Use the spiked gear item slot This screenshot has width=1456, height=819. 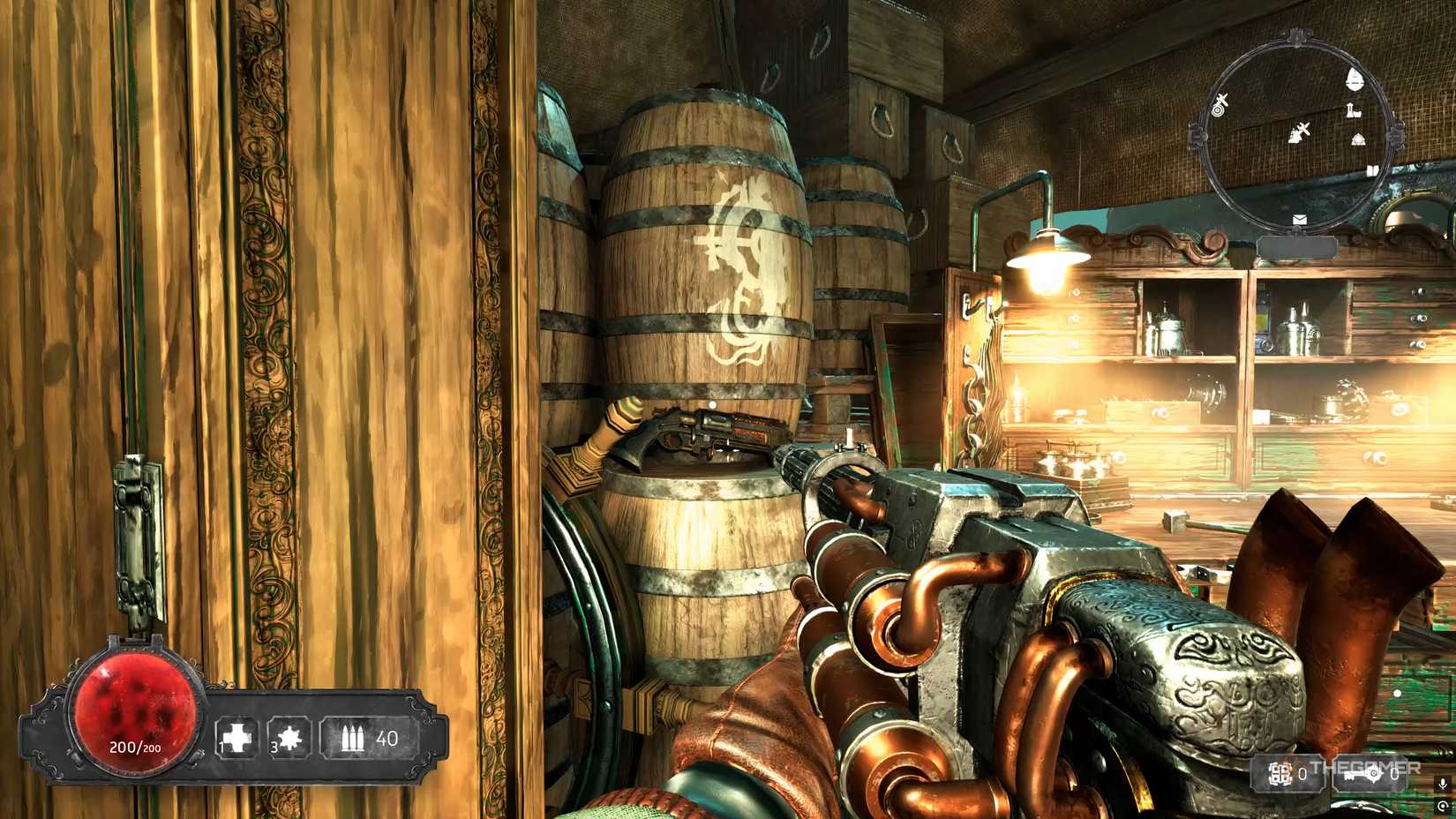point(289,738)
